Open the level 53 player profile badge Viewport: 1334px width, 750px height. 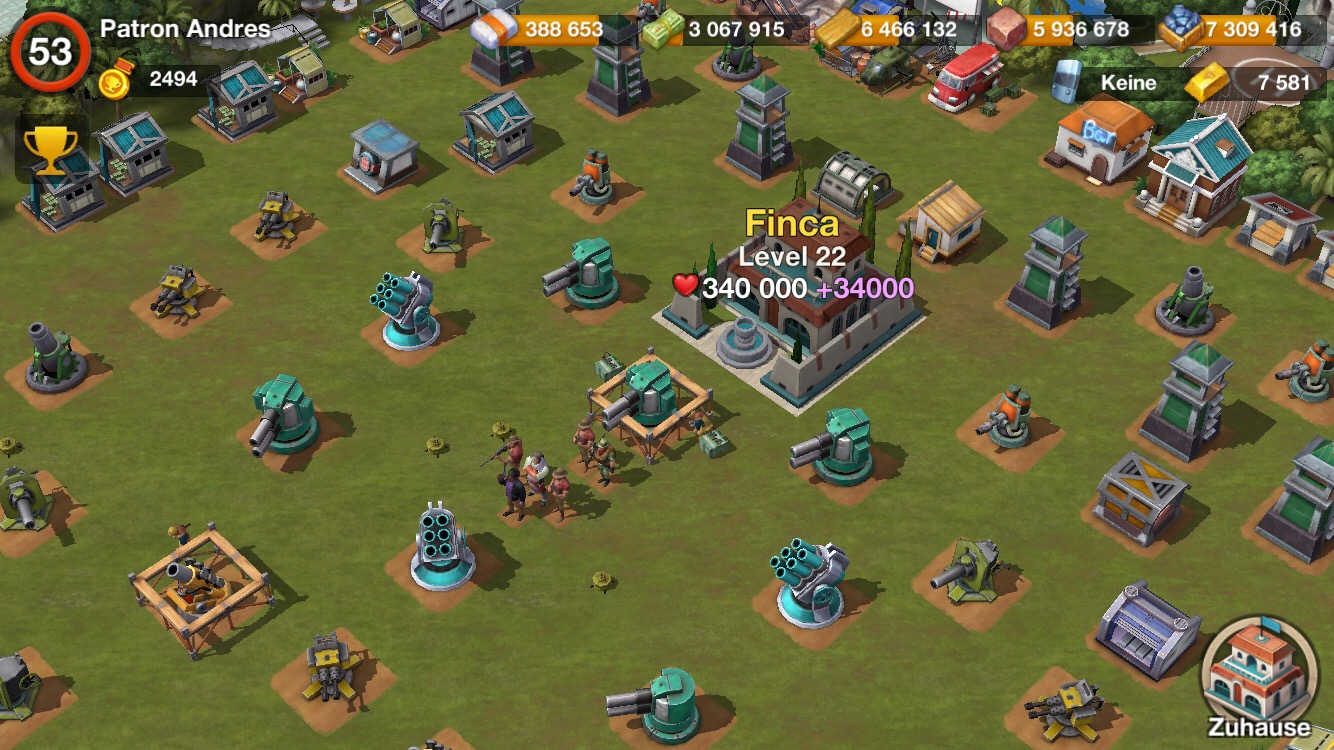49,51
